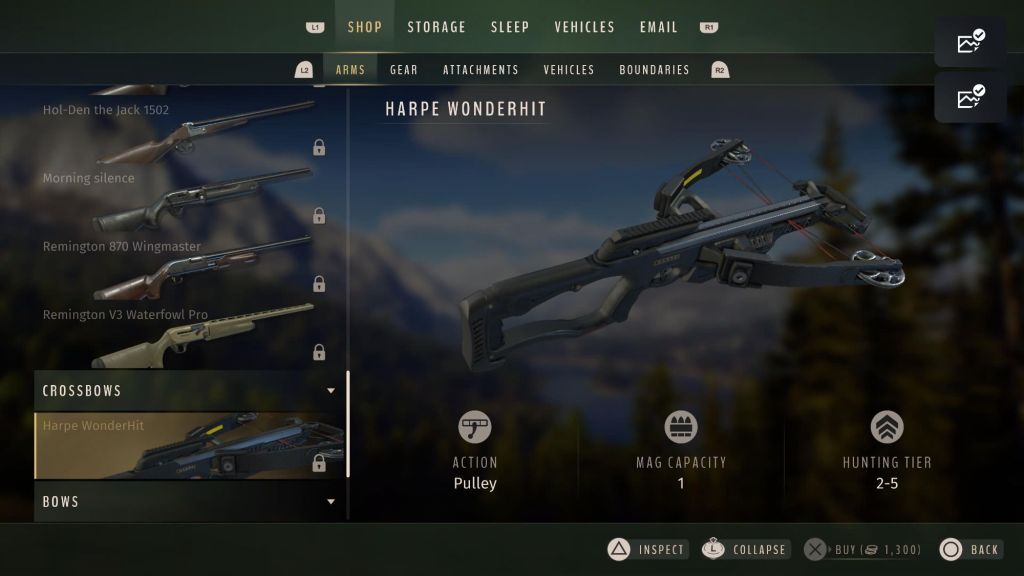Open the Boundaries shop category
The height and width of the screenshot is (576, 1024).
654,70
